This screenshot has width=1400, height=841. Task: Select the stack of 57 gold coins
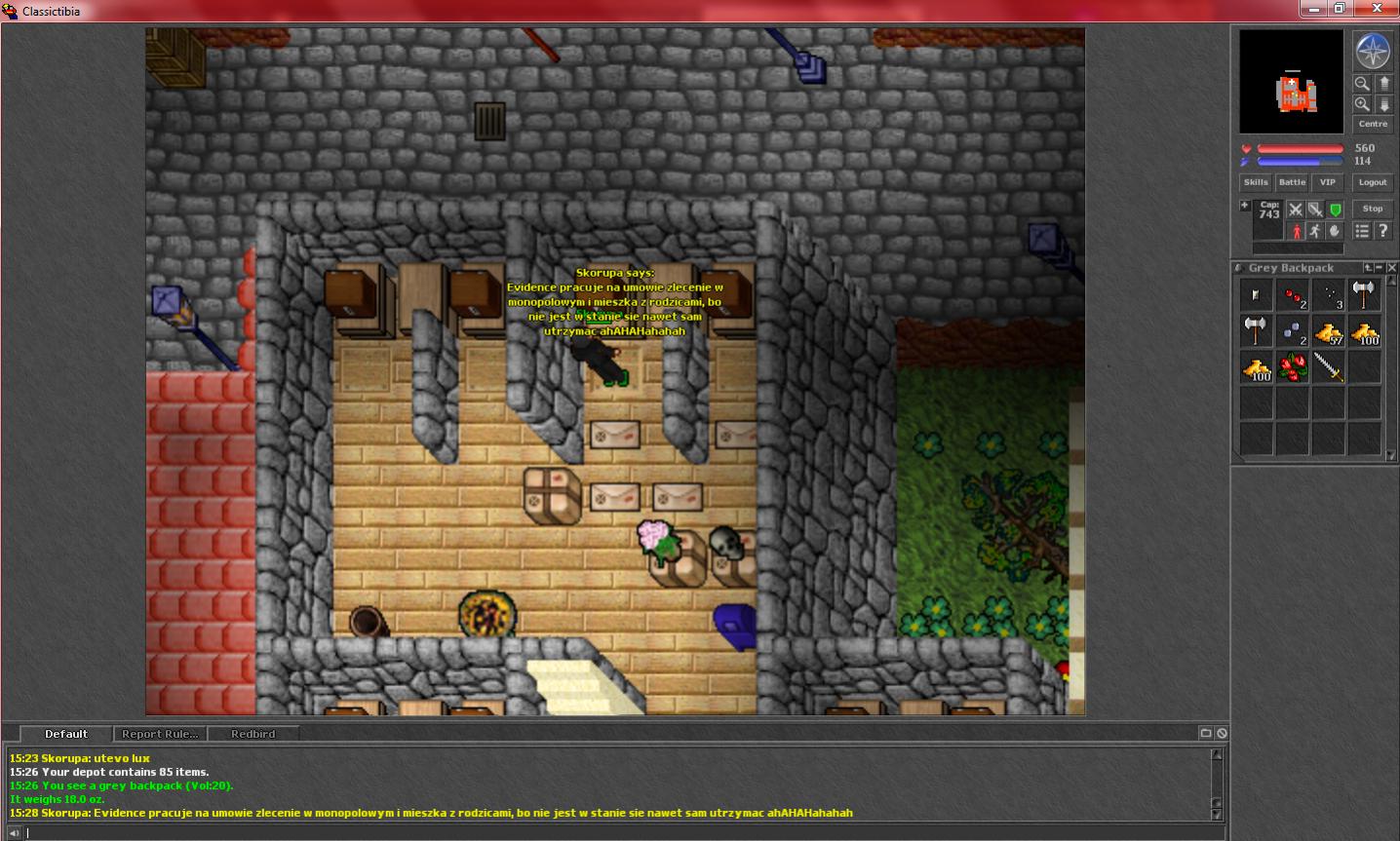coord(1328,332)
